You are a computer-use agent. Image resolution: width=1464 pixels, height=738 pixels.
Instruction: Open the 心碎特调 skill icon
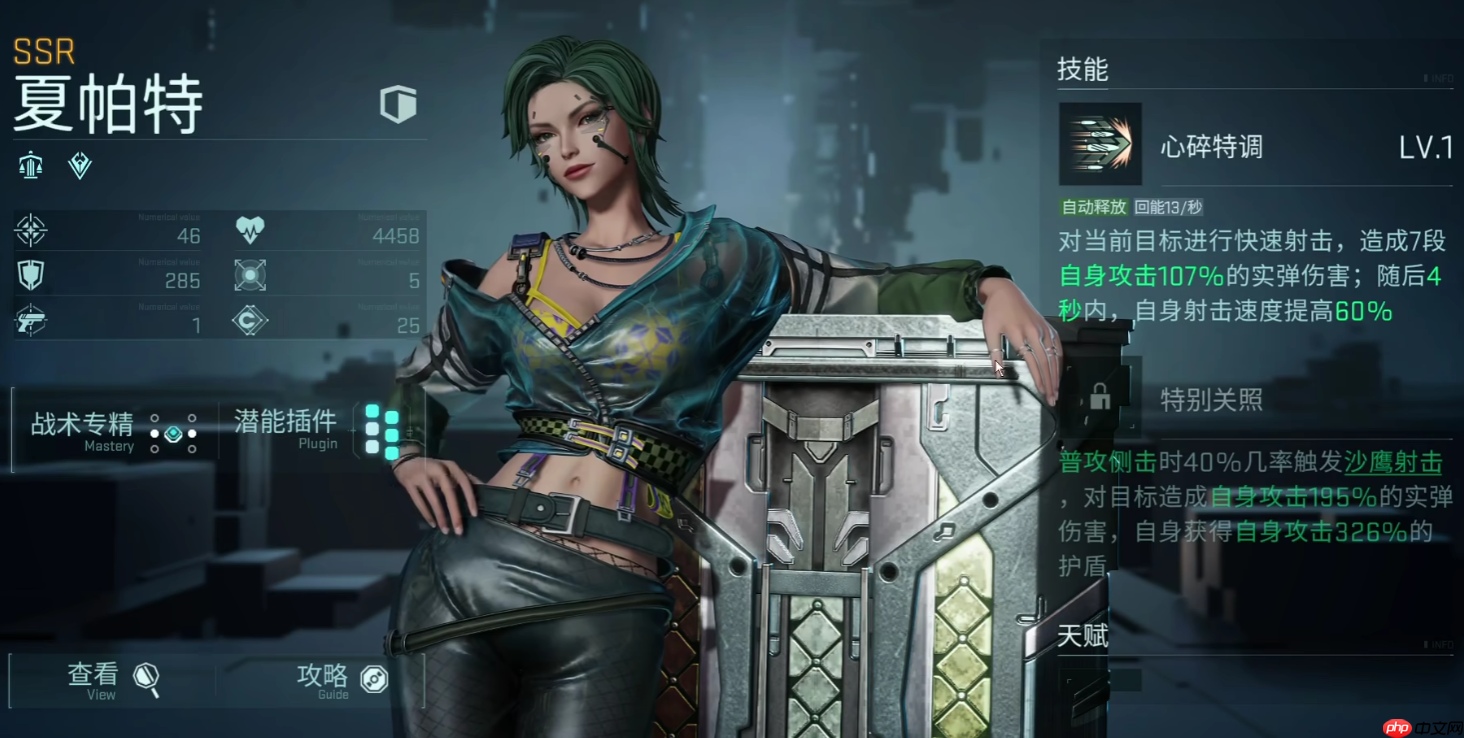pyautogui.click(x=1098, y=143)
